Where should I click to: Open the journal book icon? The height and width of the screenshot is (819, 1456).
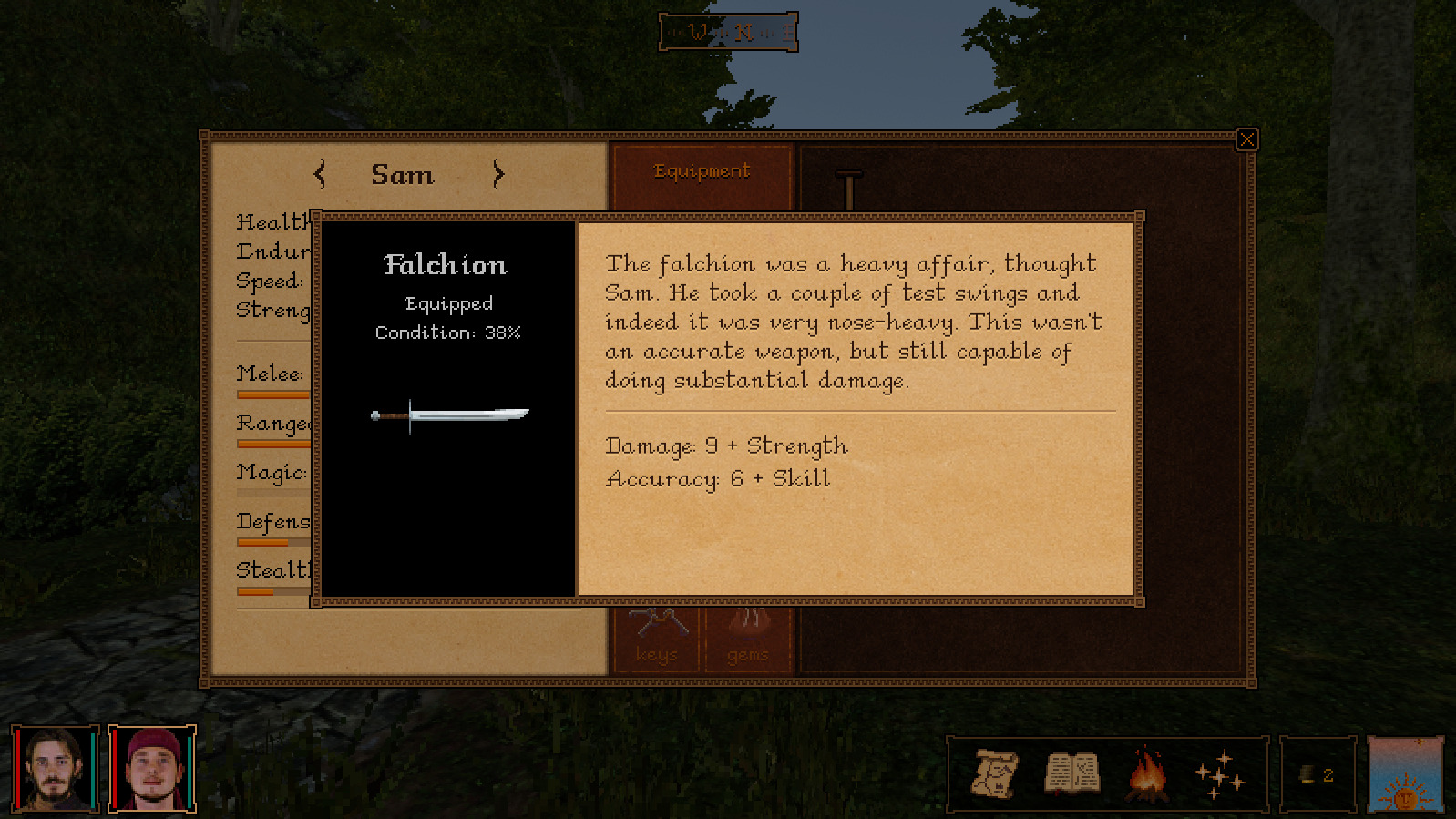(x=1073, y=775)
